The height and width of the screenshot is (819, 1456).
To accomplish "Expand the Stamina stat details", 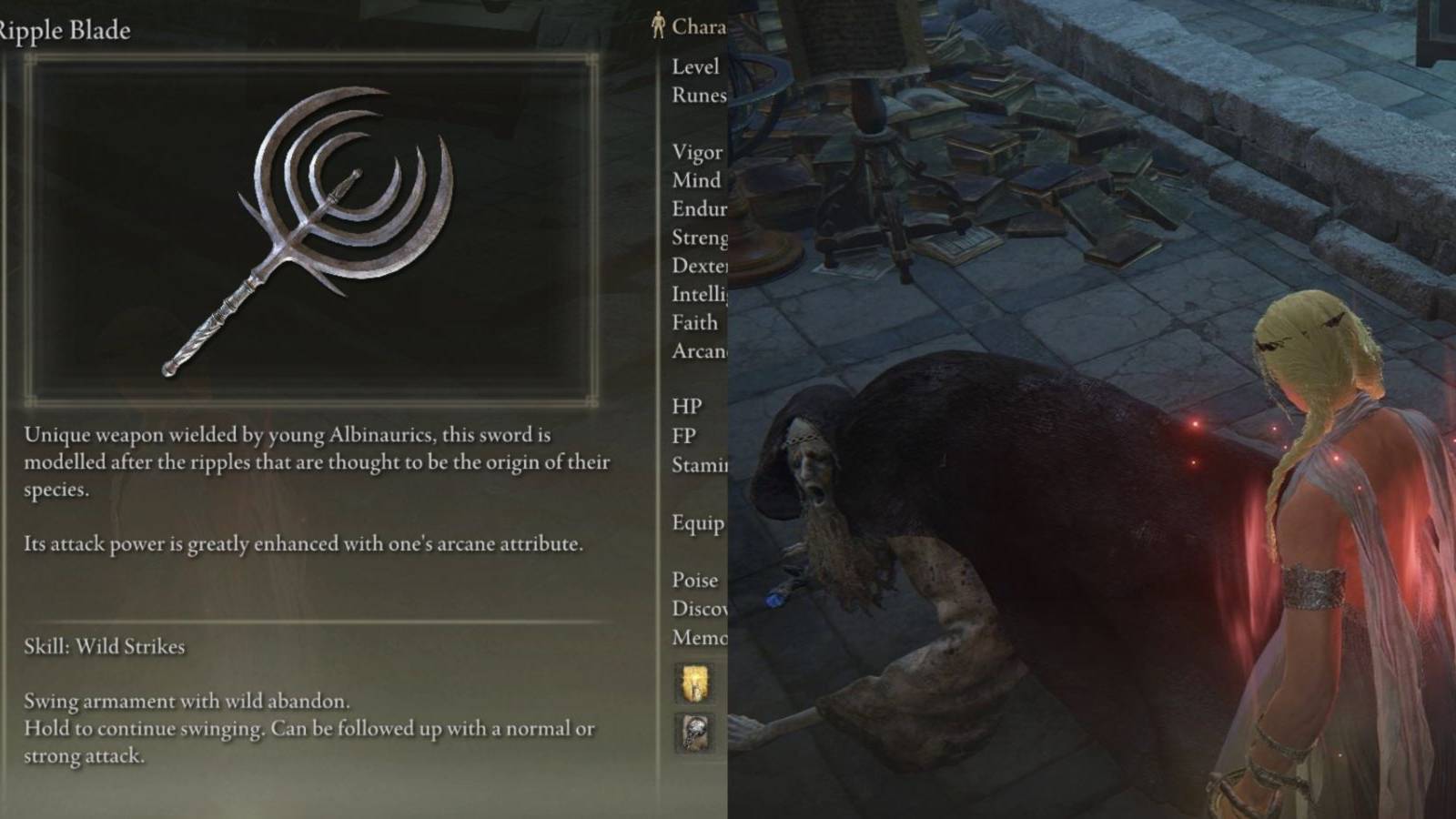I will click(x=697, y=465).
